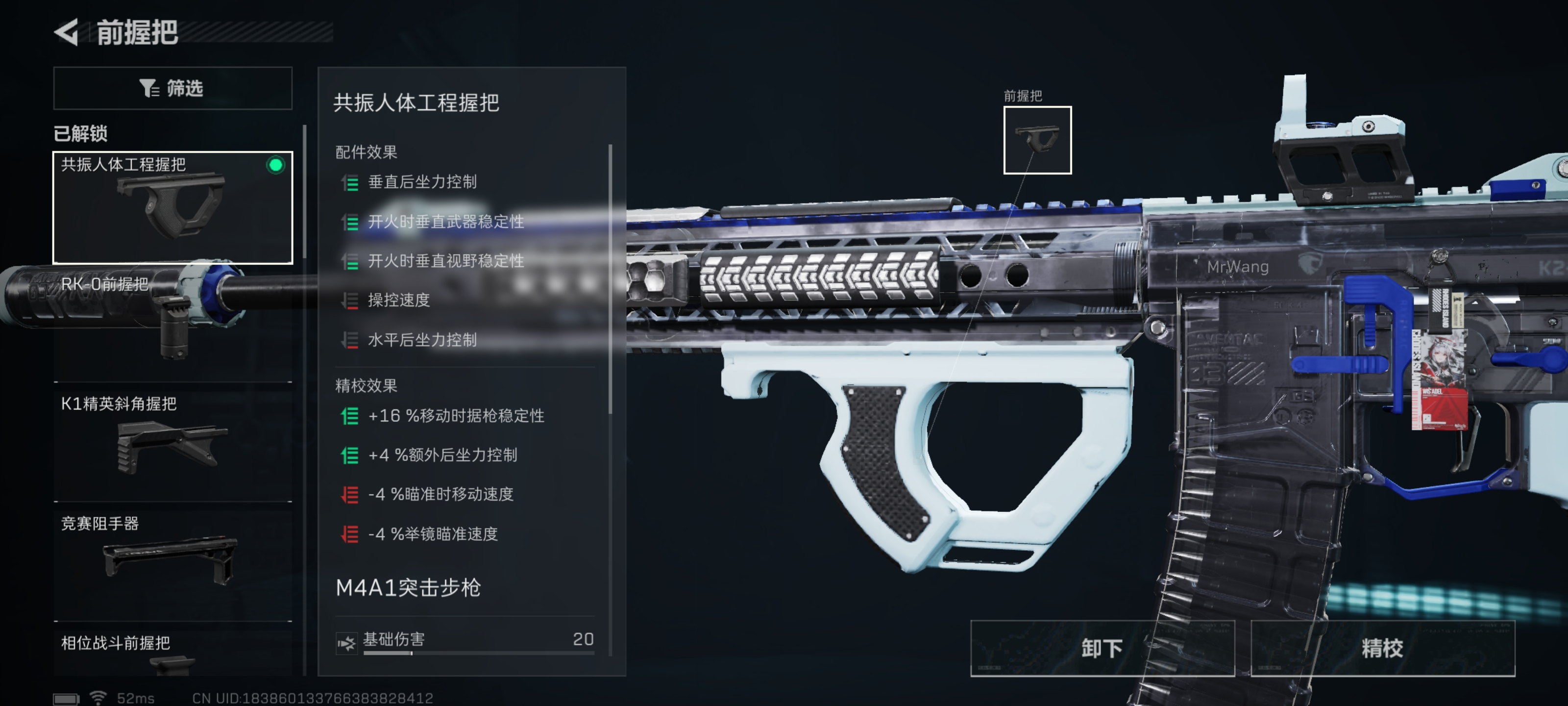This screenshot has width=1568, height=706.
Task: Click the red icon next to -4 %举镜瞄准速度
Action: pyautogui.click(x=349, y=535)
